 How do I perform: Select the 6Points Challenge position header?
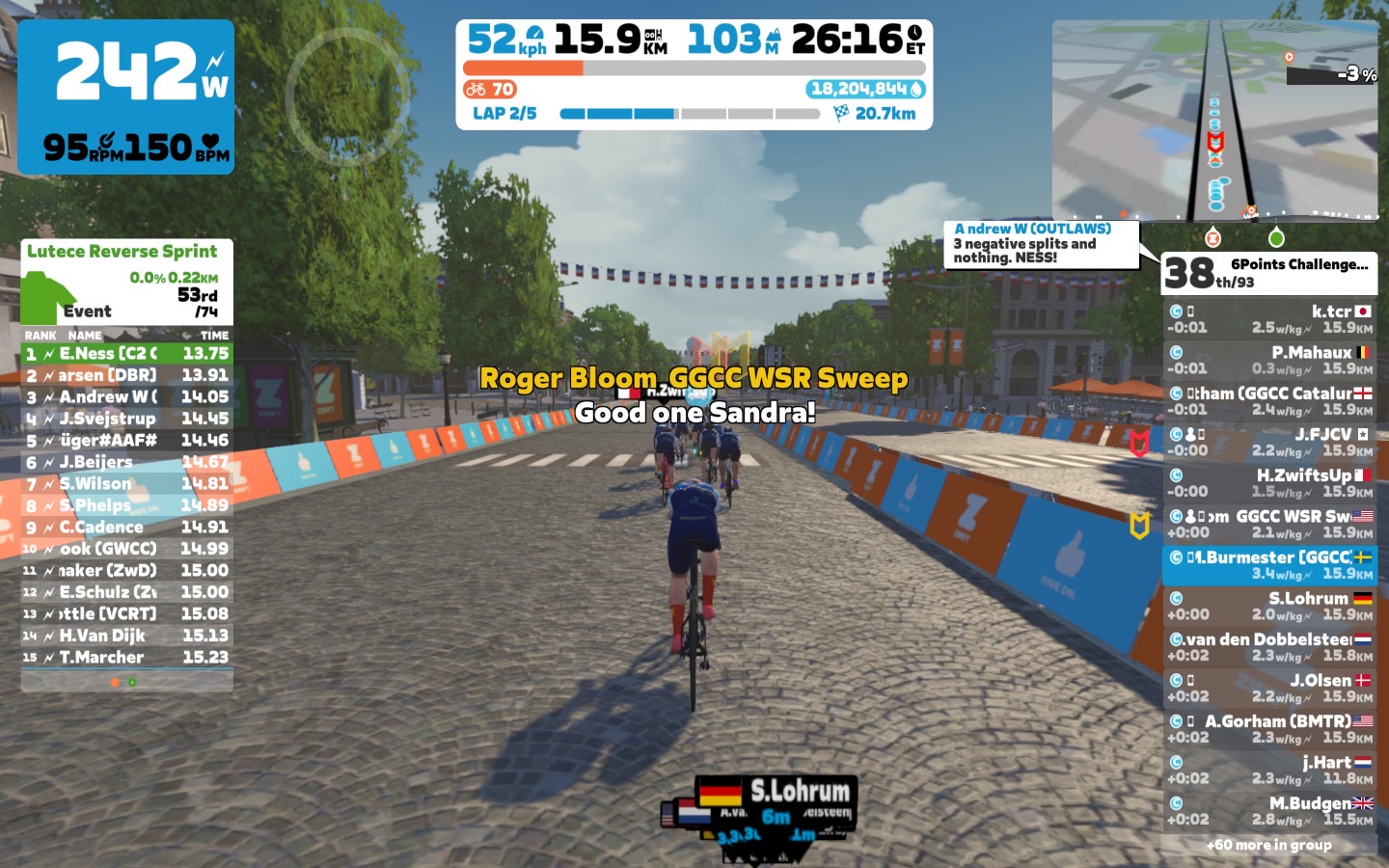click(1269, 273)
